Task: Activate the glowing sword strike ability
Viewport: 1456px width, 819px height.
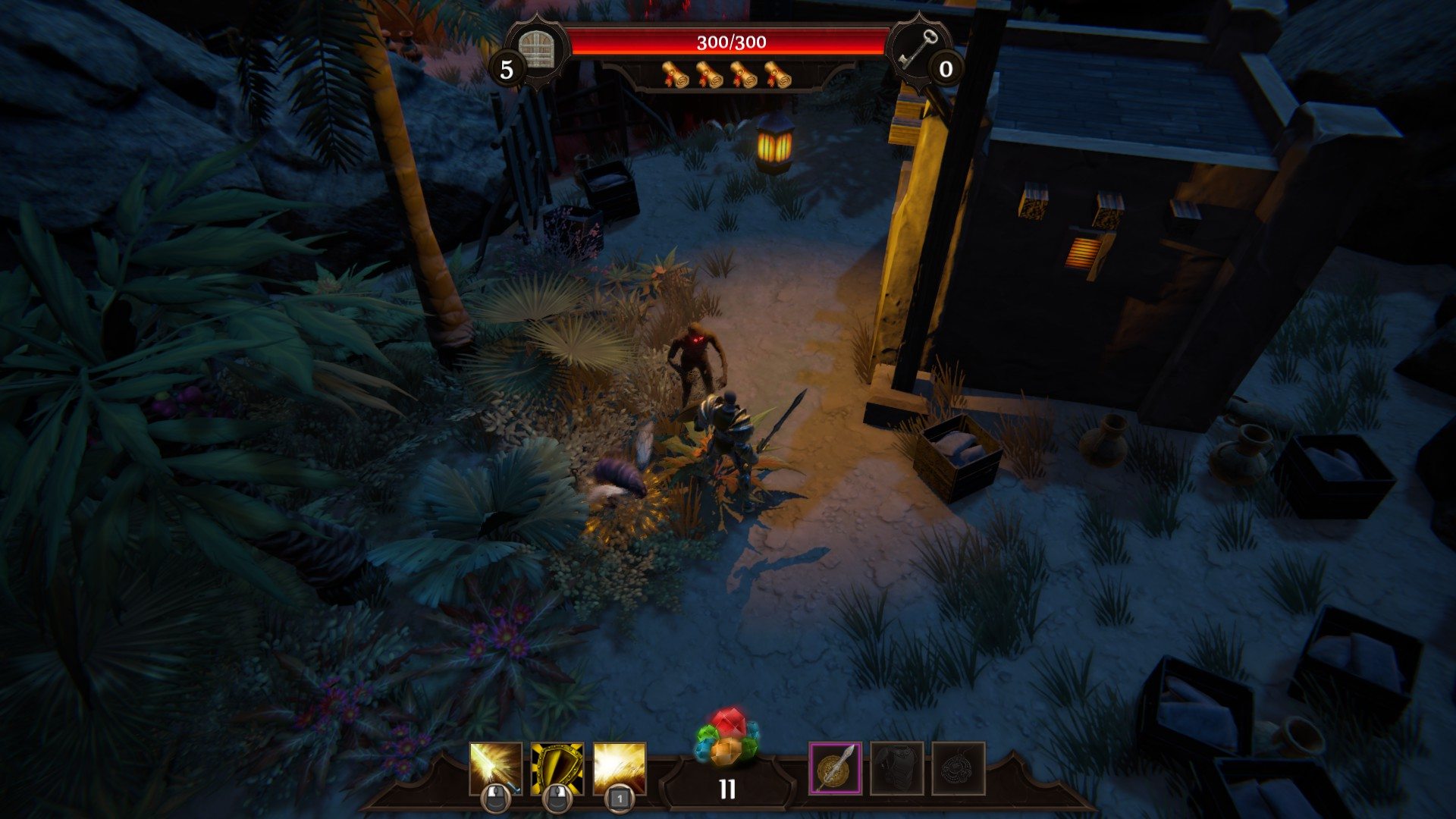Action: pyautogui.click(x=496, y=768)
